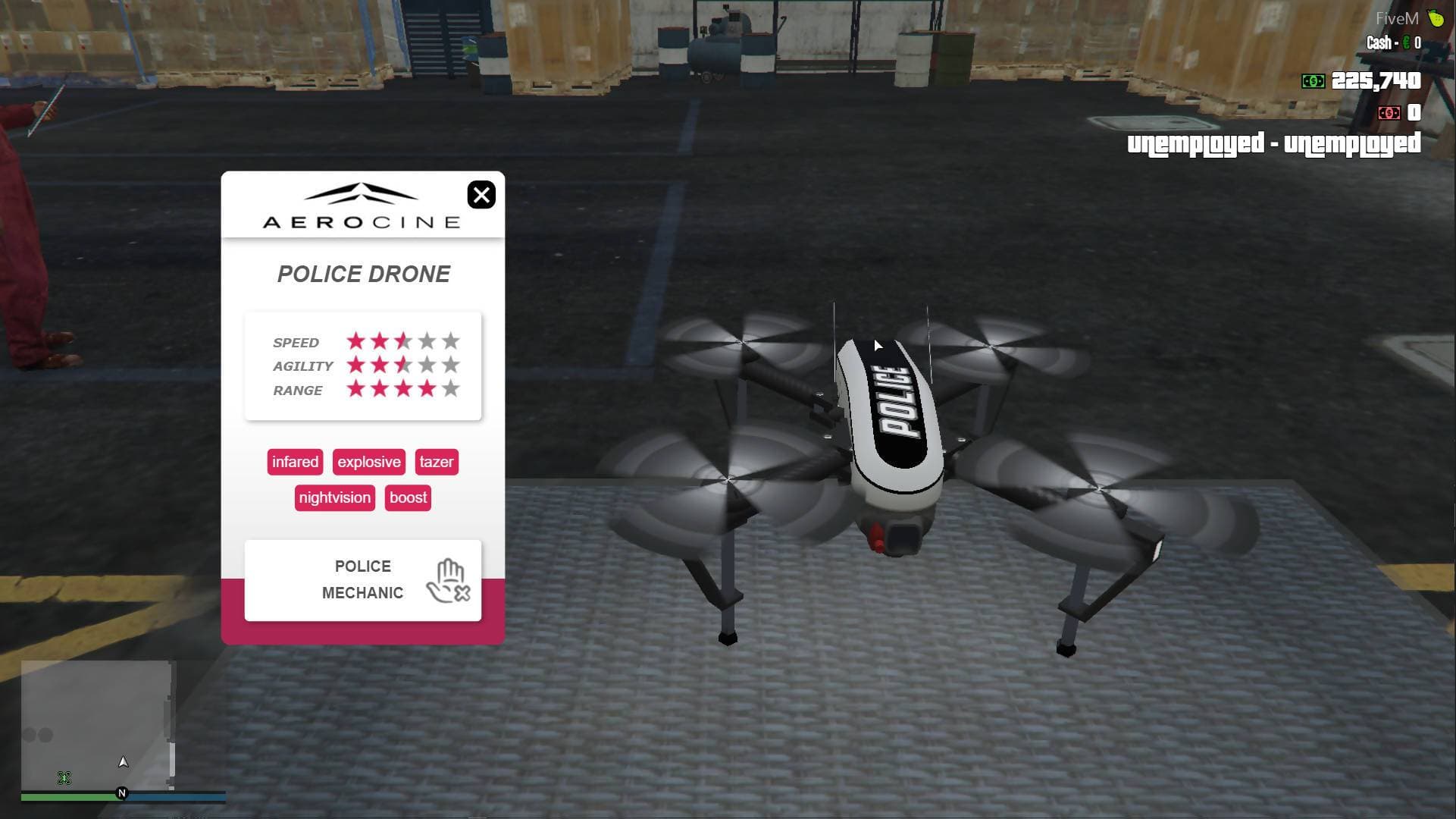Enable the nightvision attachment

pos(334,497)
